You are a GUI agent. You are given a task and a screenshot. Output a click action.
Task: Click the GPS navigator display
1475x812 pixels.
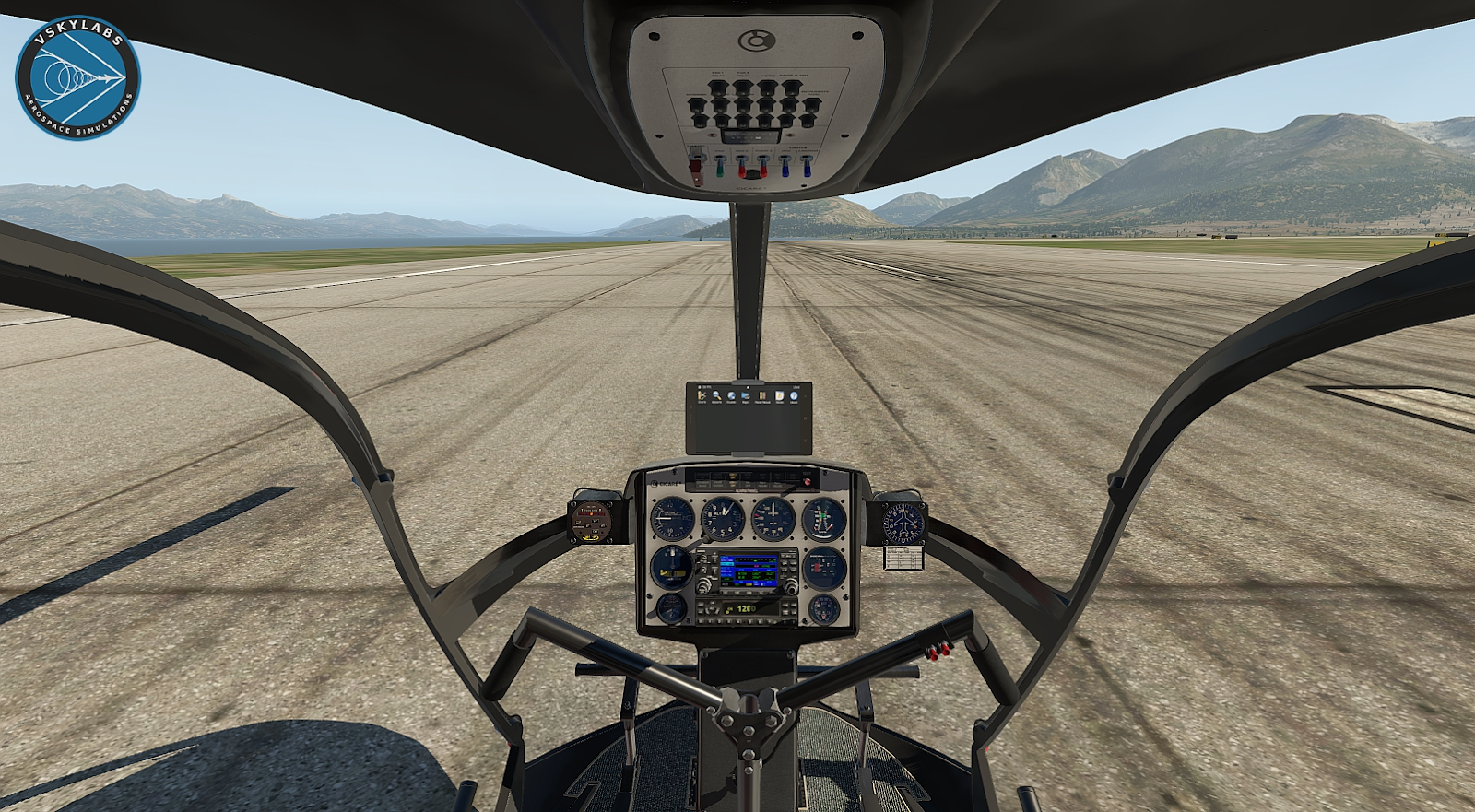[746, 571]
